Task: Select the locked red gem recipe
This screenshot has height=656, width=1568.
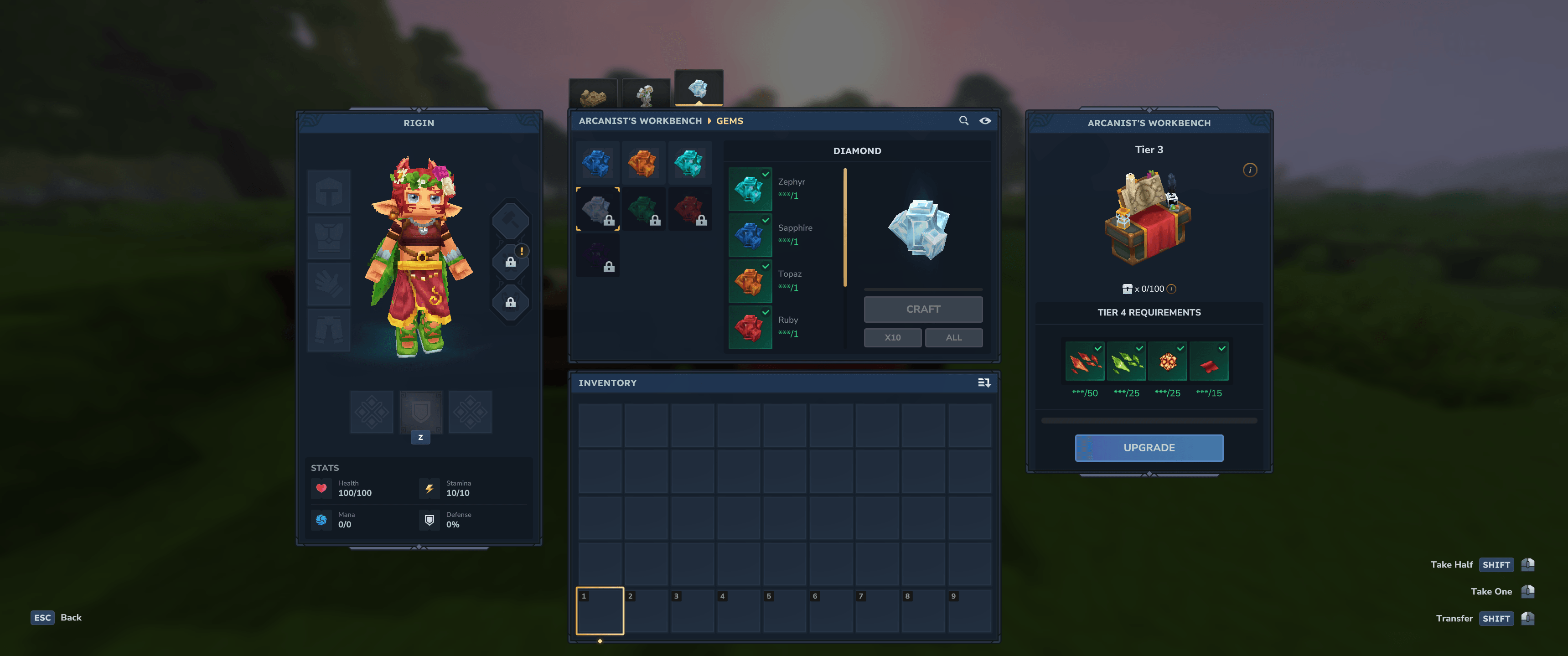Action: point(690,209)
